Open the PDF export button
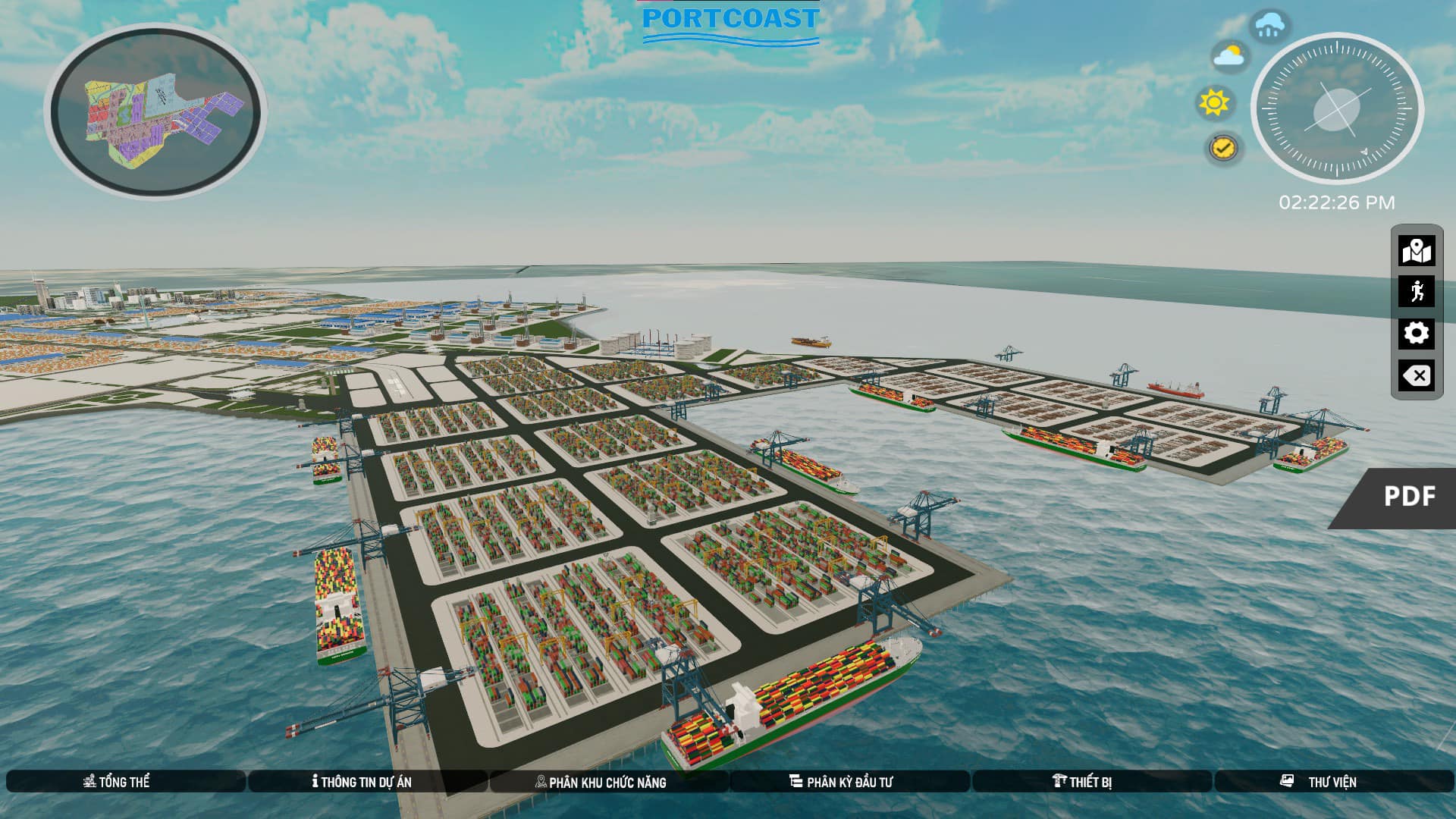1456x819 pixels. point(1410,498)
